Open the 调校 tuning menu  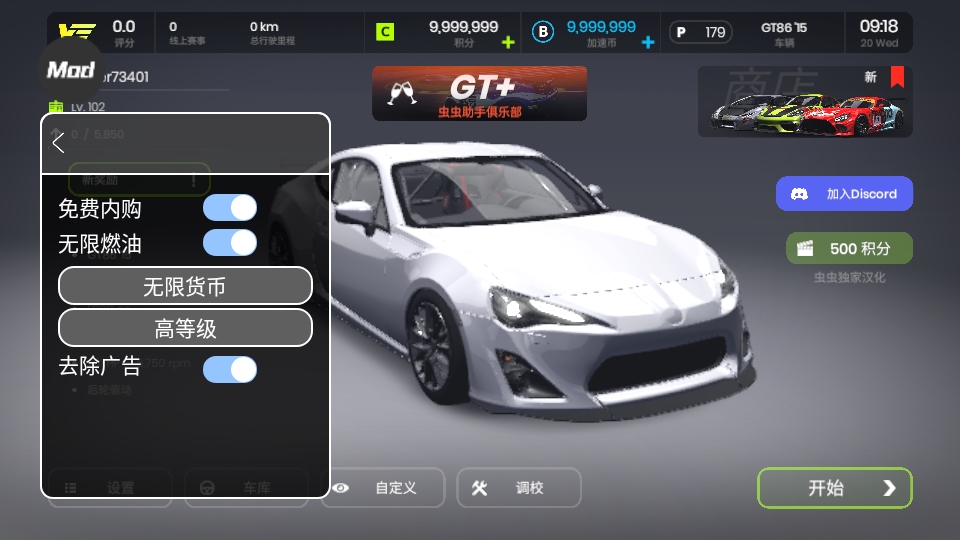tap(518, 488)
